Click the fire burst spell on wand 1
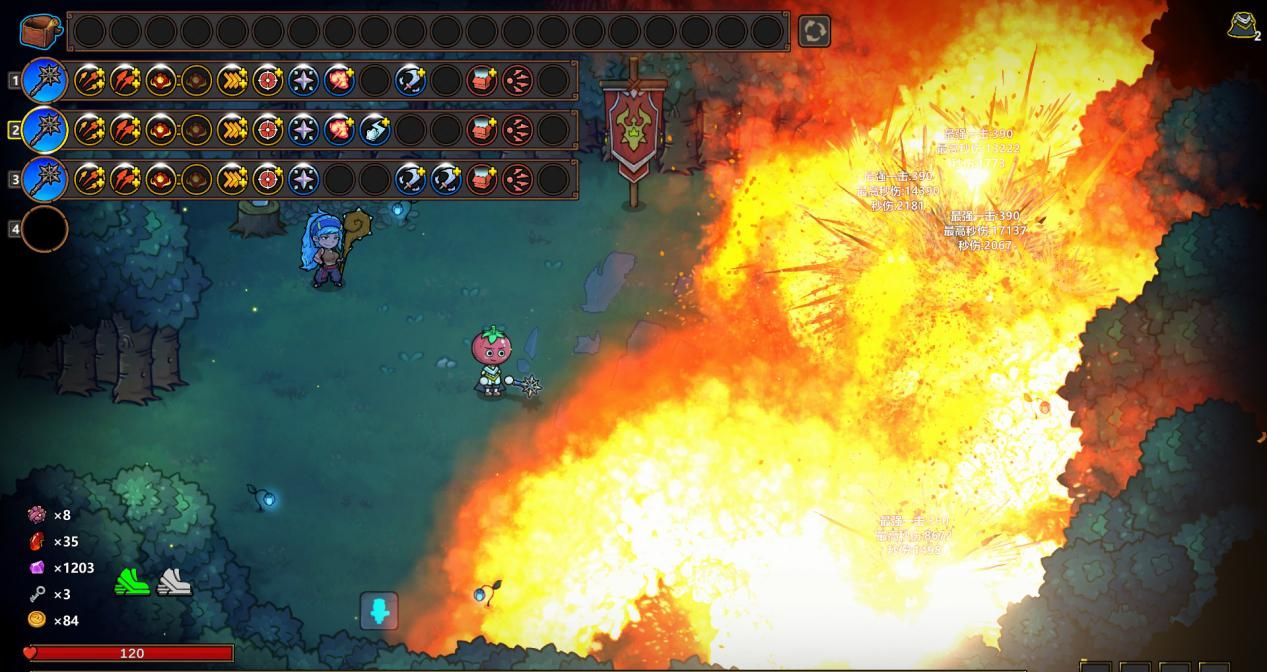Viewport: 1267px width, 672px height. [339, 80]
